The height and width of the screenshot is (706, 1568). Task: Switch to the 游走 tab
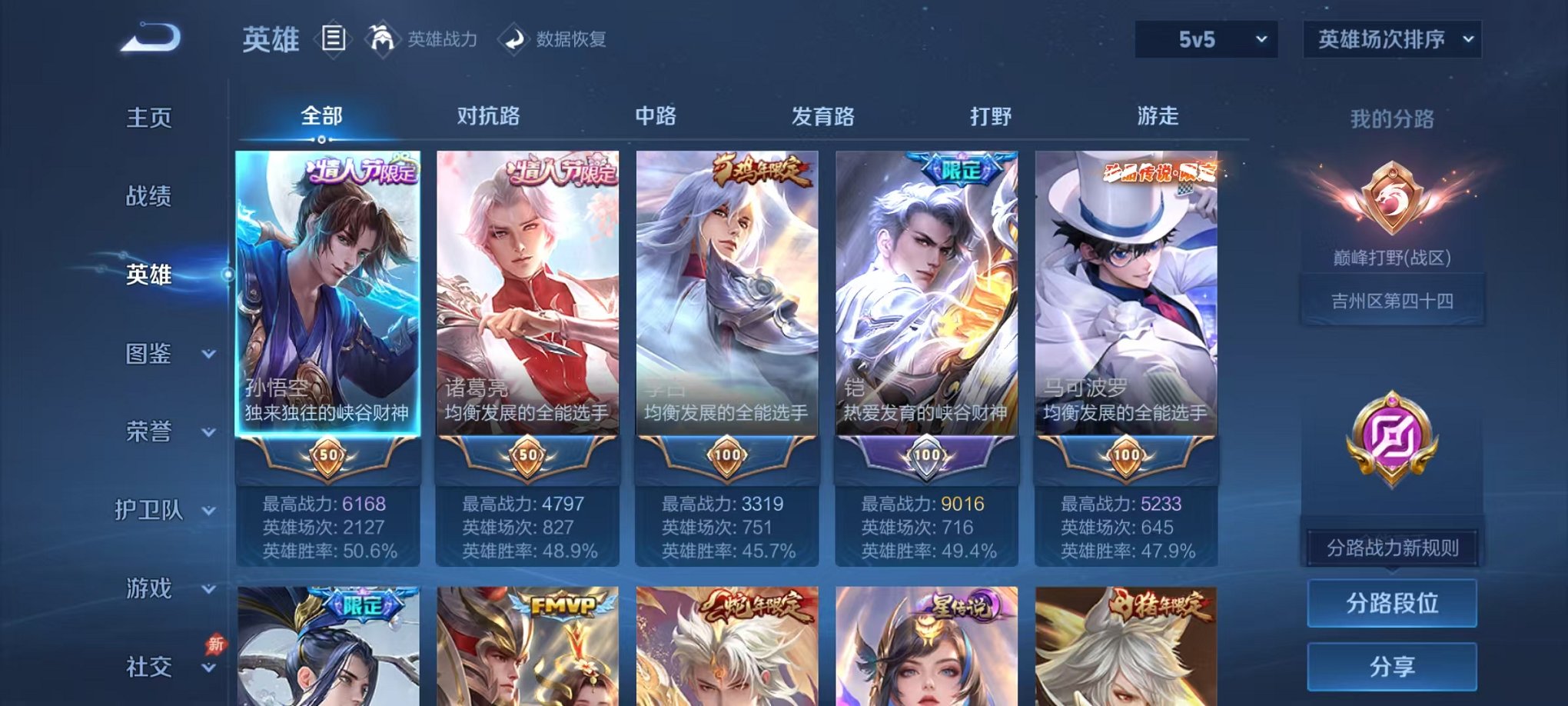click(x=1163, y=116)
